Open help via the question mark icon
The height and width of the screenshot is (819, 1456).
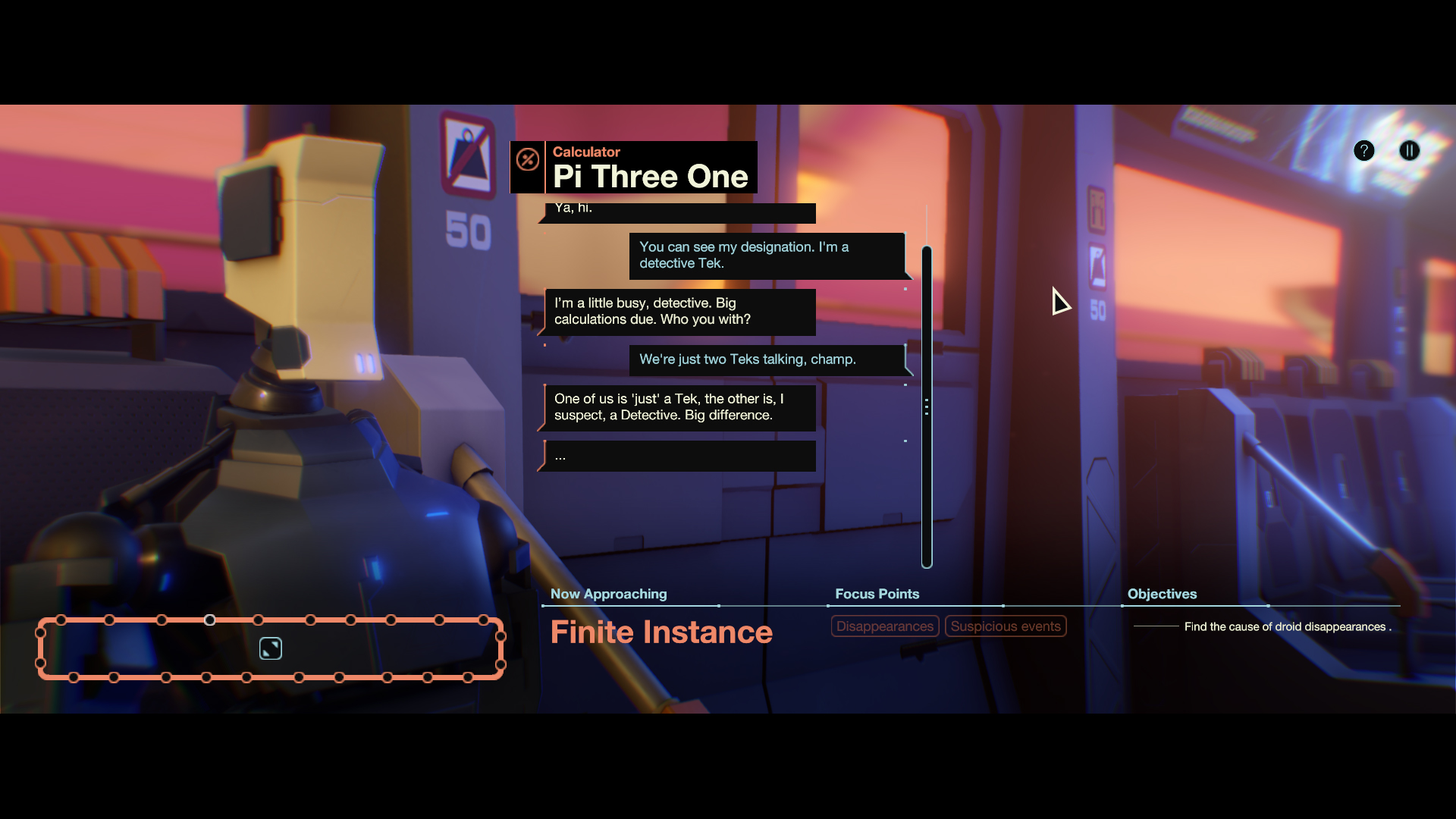point(1363,151)
